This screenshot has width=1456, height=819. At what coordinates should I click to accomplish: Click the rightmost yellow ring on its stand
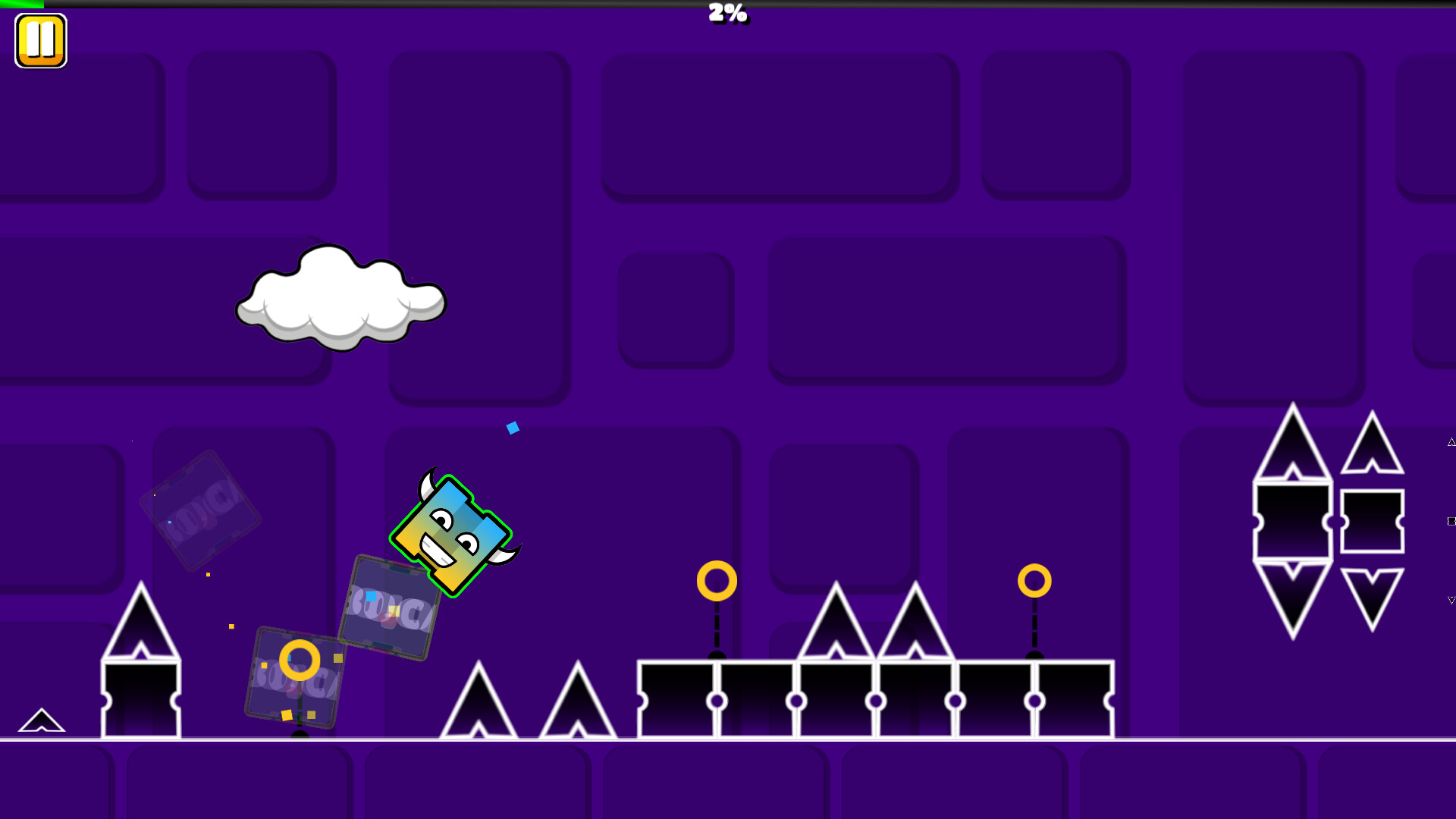[x=1034, y=580]
